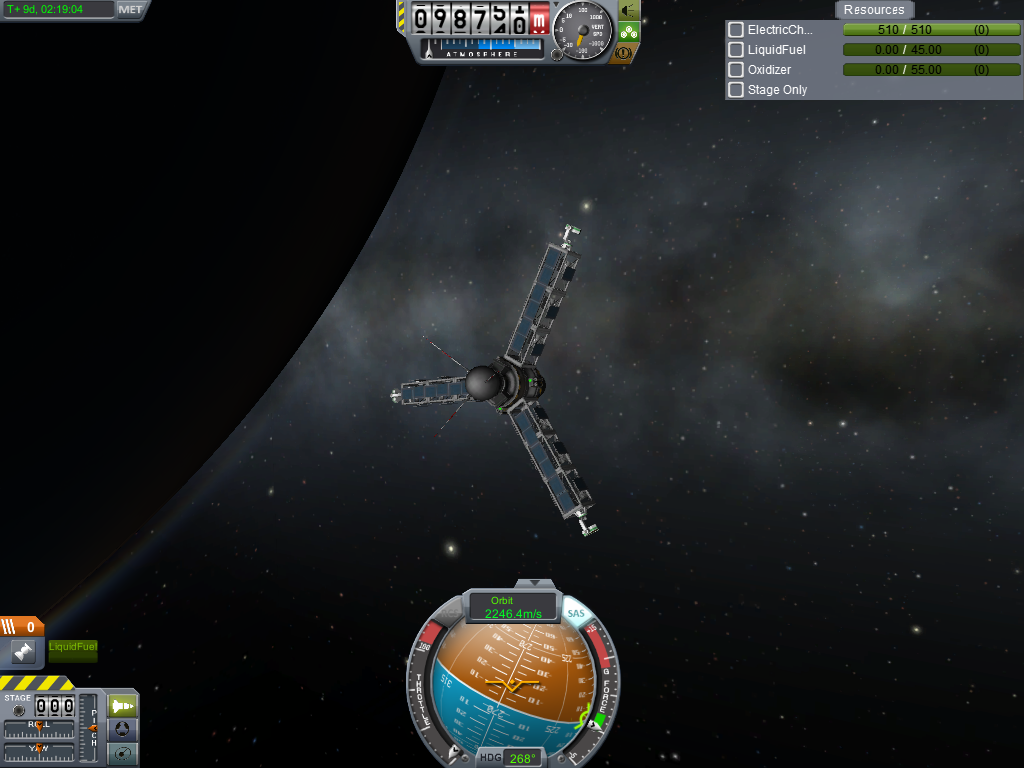Toggle the landing gear button
The height and width of the screenshot is (768, 1024).
pos(629,31)
